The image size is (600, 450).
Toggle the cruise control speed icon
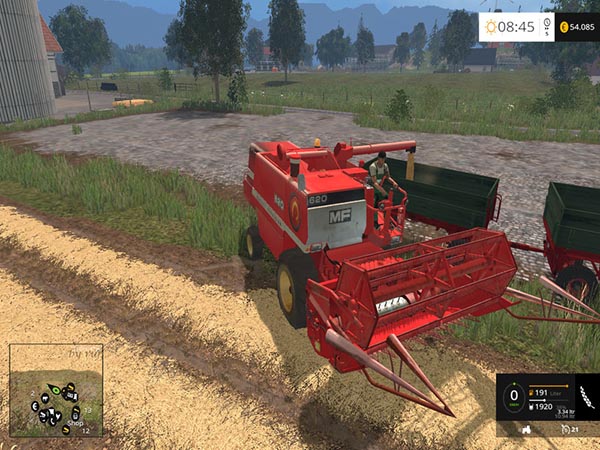[x=568, y=429]
